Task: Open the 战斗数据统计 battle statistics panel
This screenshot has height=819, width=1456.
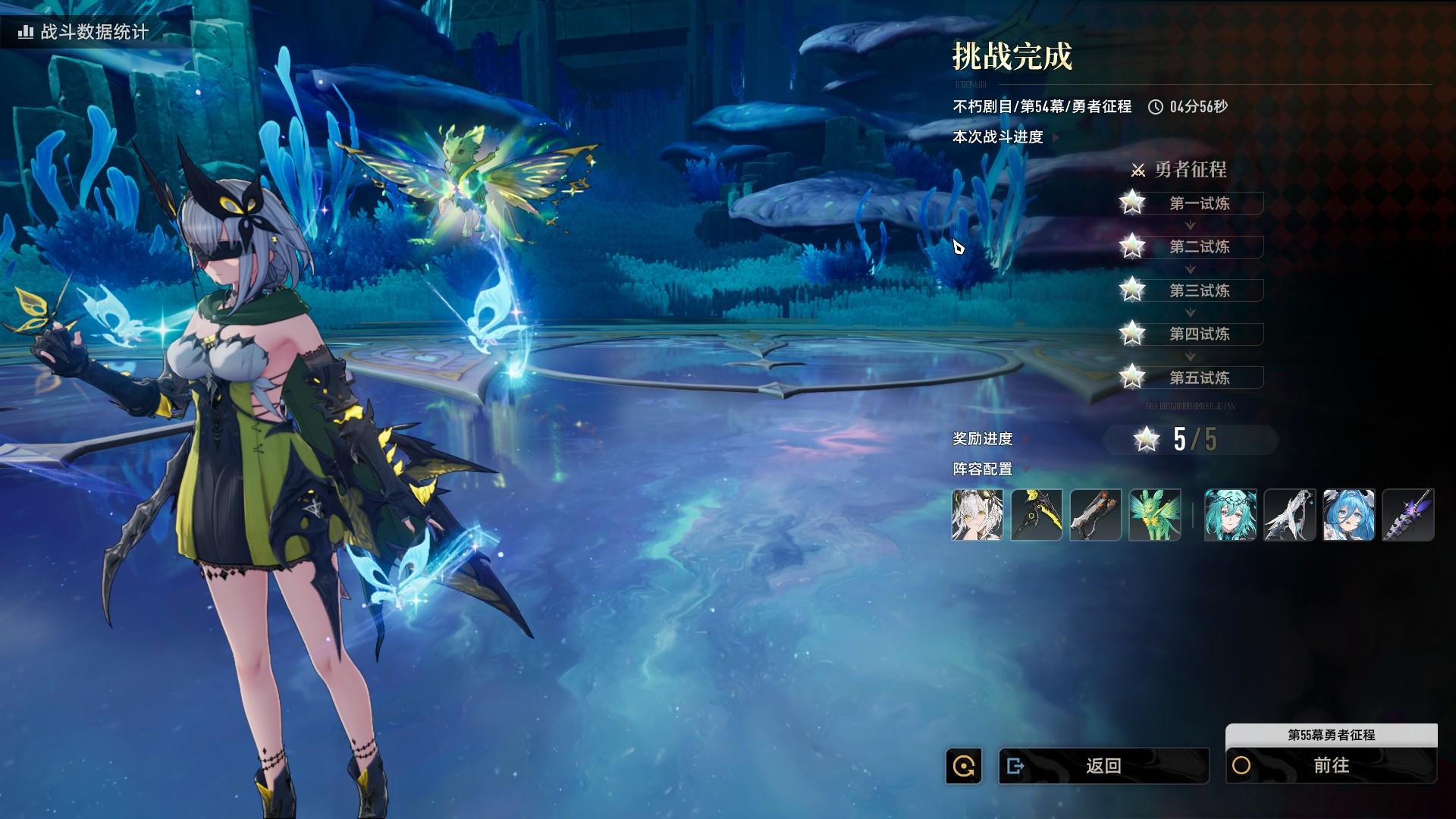Action: [x=83, y=32]
